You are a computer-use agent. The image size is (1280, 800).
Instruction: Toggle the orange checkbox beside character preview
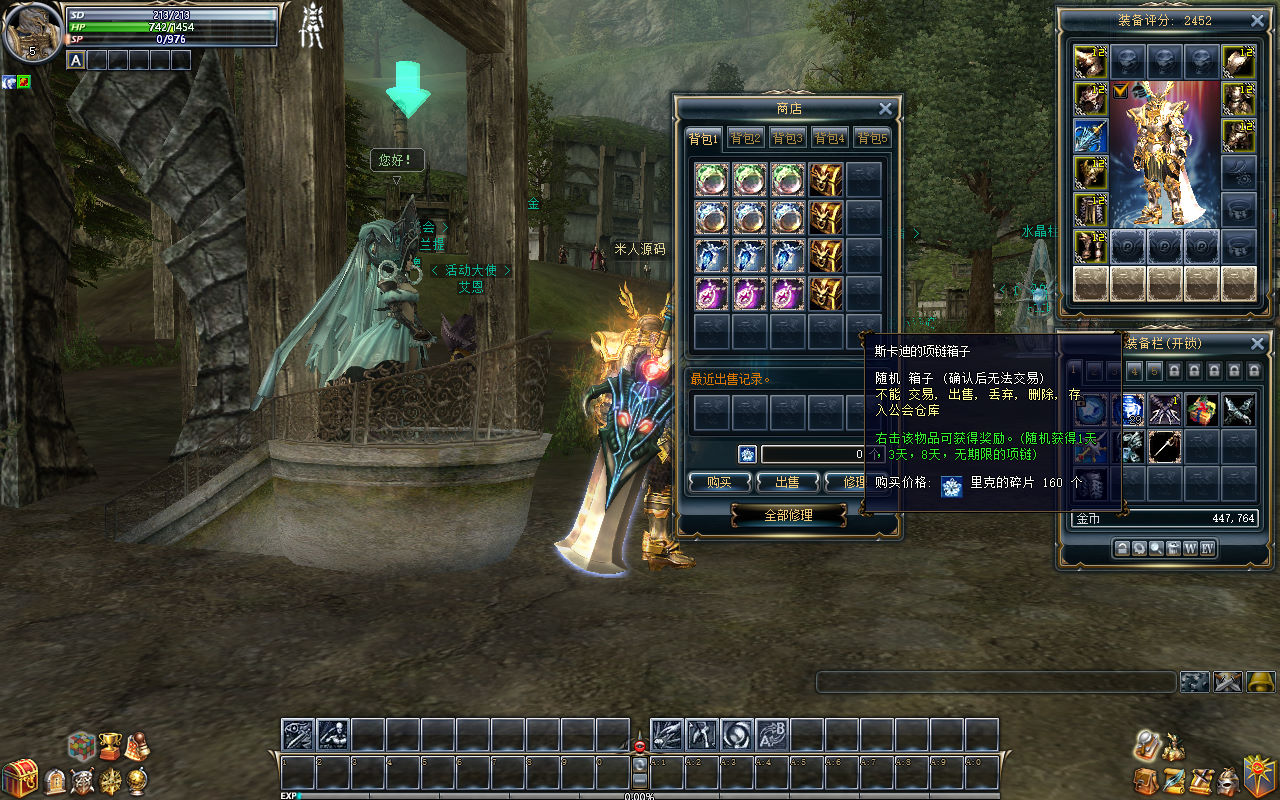coord(1120,91)
